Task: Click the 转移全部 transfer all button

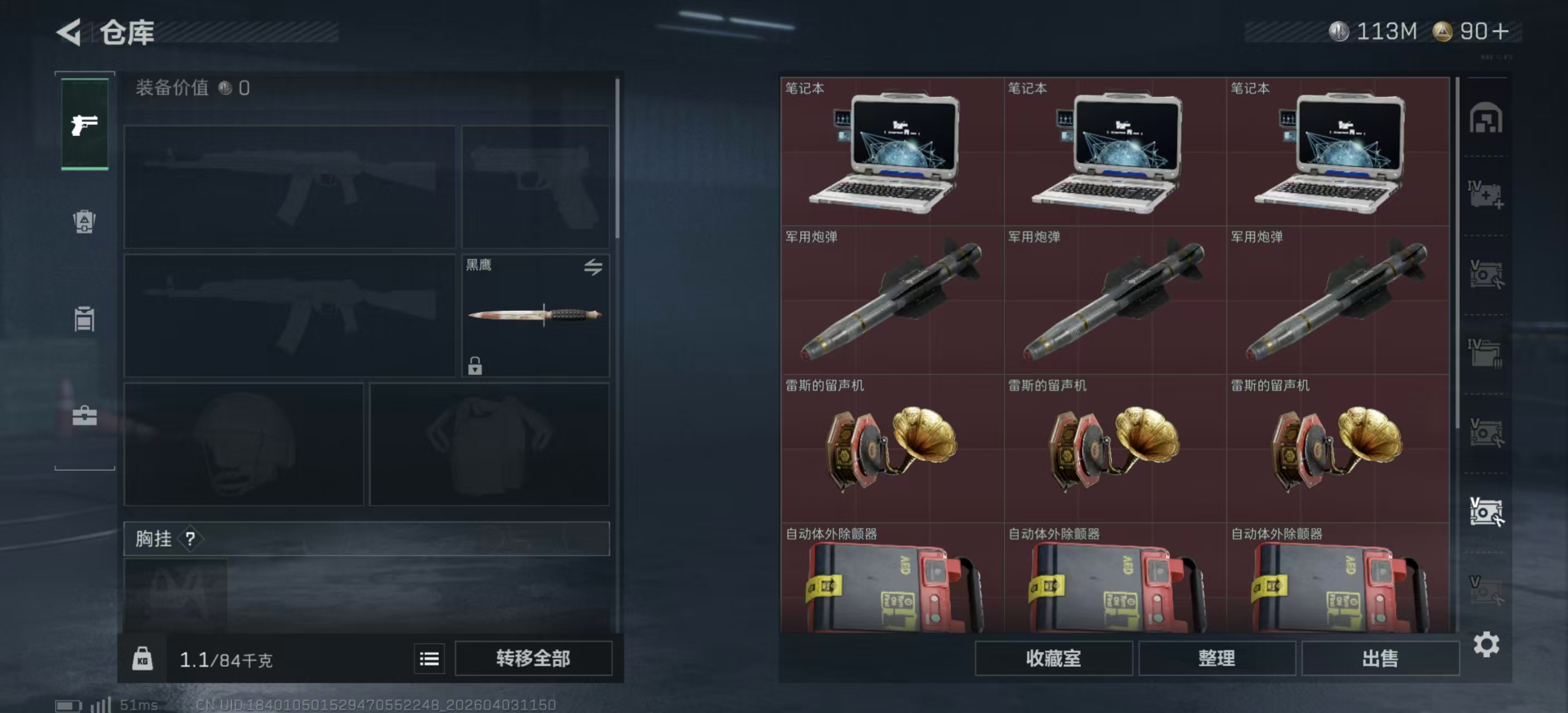Action: (535, 659)
